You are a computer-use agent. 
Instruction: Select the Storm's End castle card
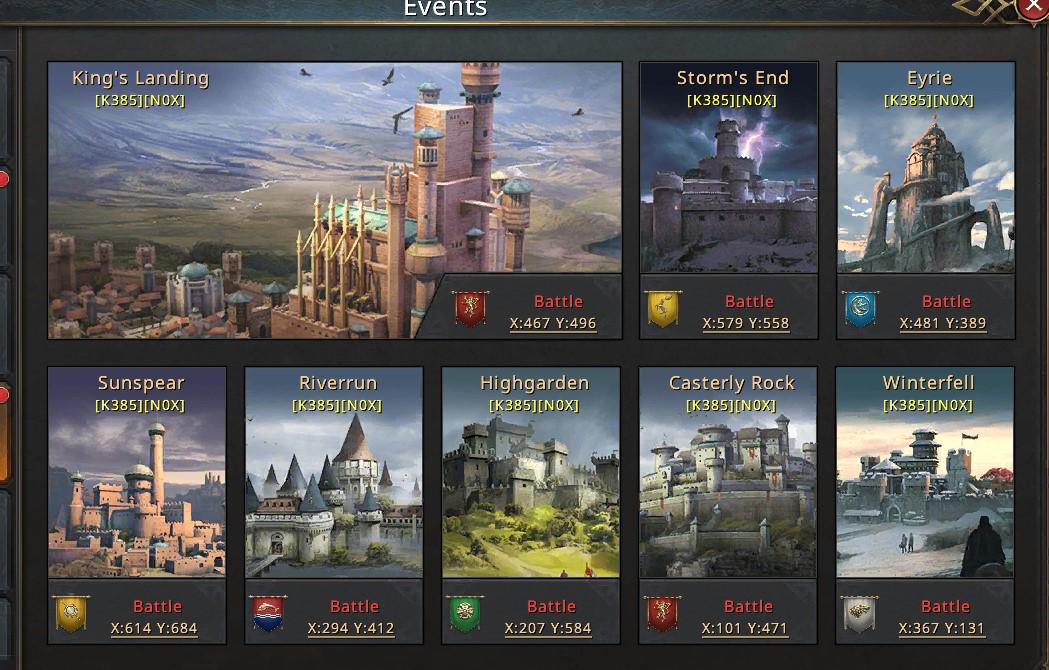coord(729,180)
